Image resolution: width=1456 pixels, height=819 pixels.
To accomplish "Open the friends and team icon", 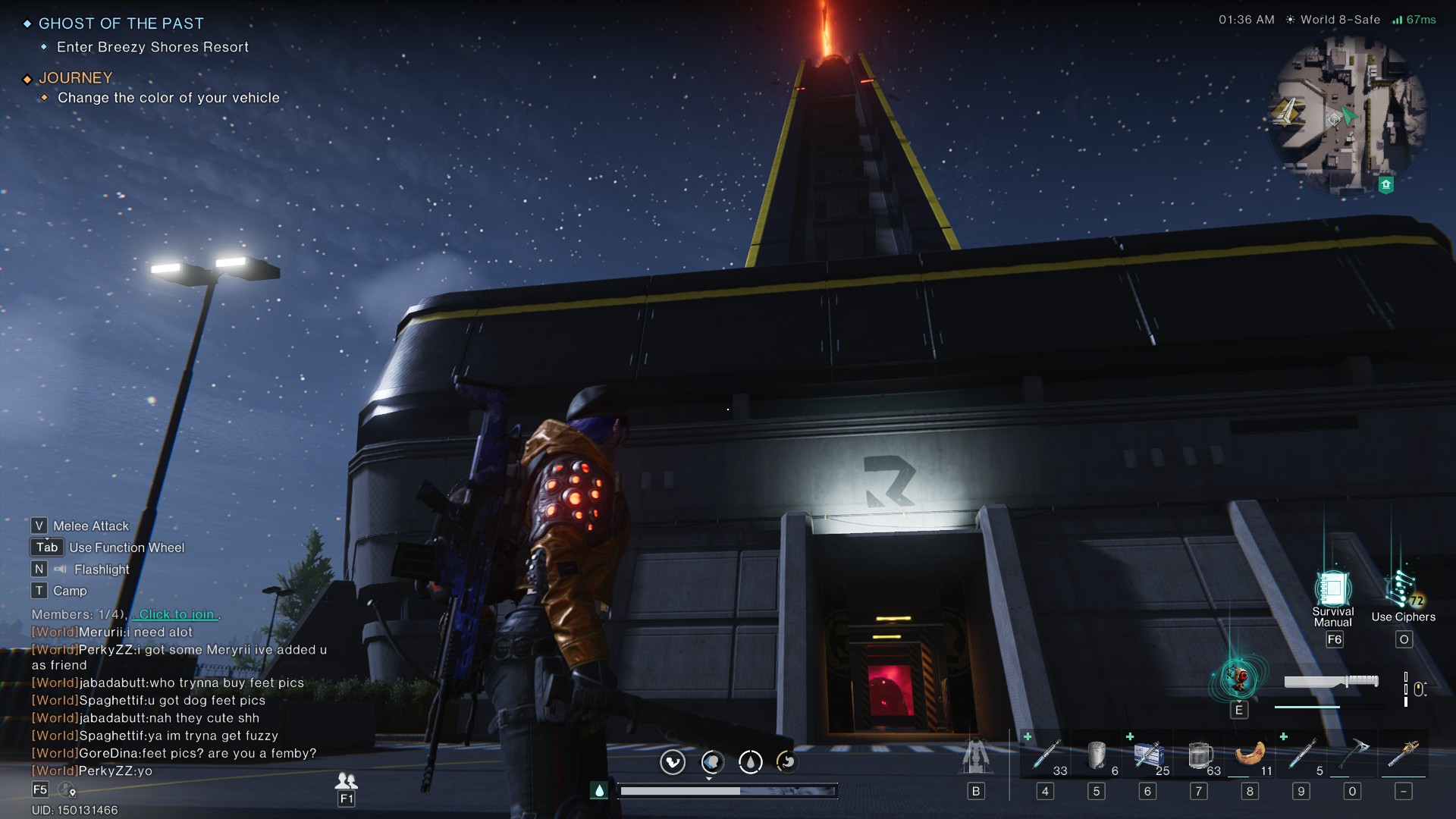I will 347,780.
